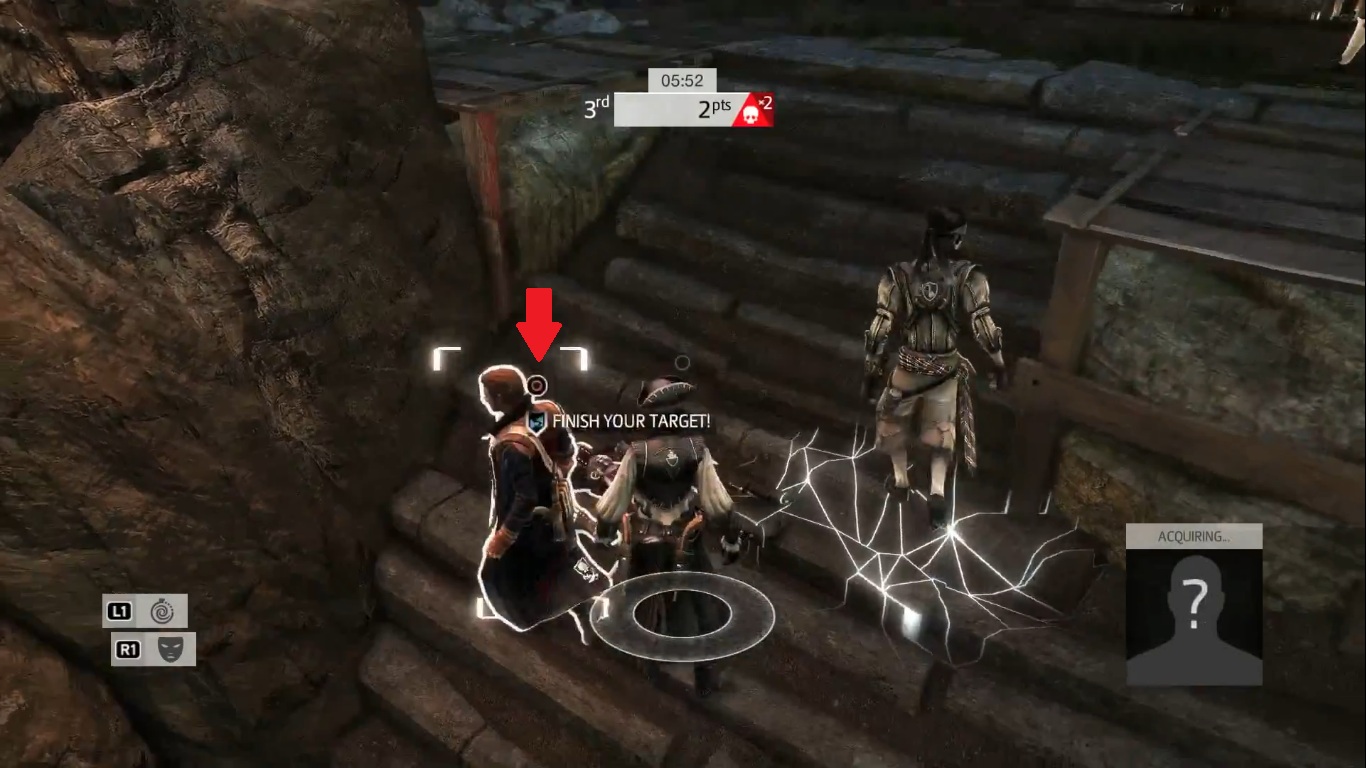Select the lock-on circle marker under the red arrow
This screenshot has height=768, width=1366.
click(x=538, y=384)
